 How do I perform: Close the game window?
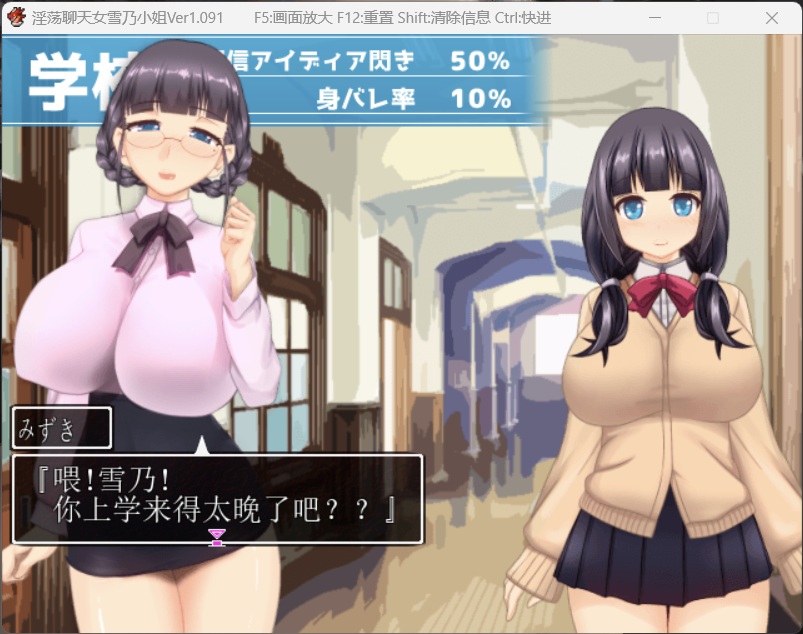tap(772, 18)
